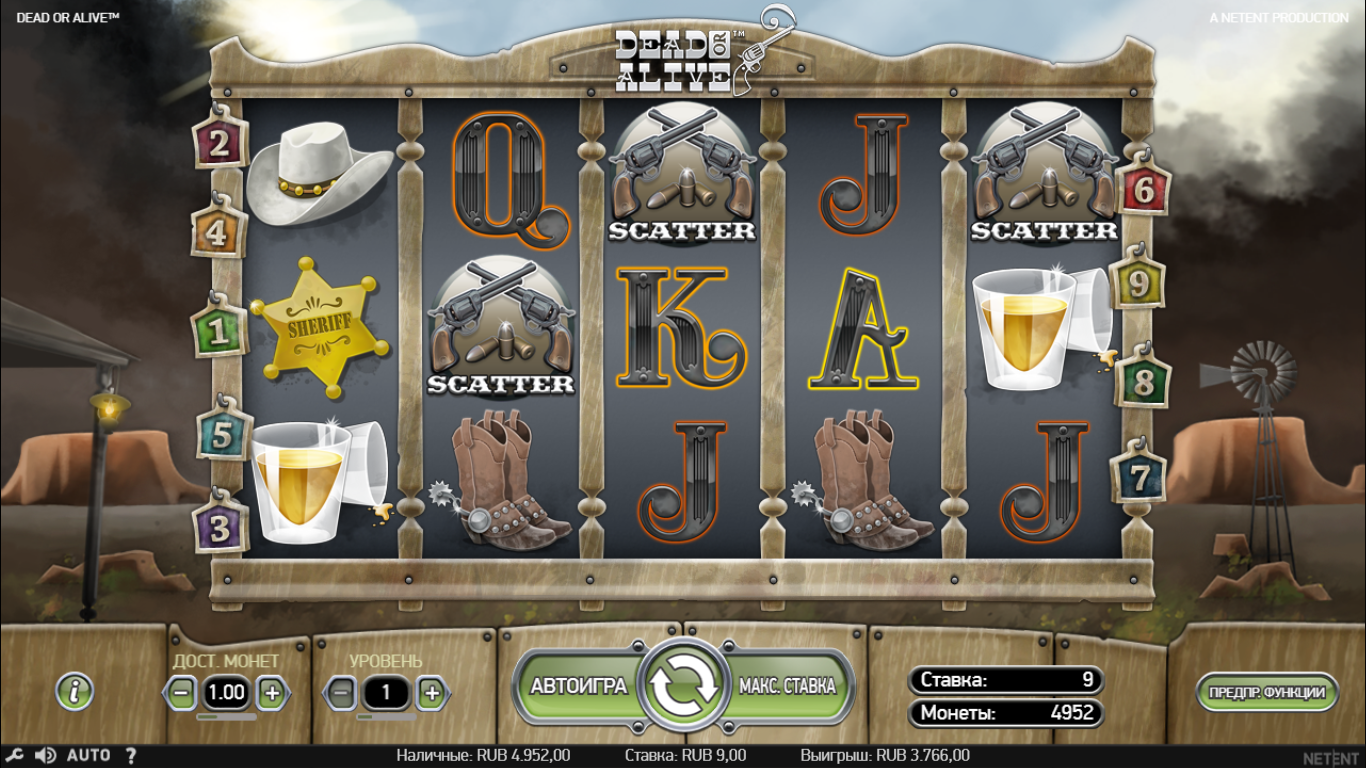Show game help with the question mark
1366x768 pixels.
131,755
